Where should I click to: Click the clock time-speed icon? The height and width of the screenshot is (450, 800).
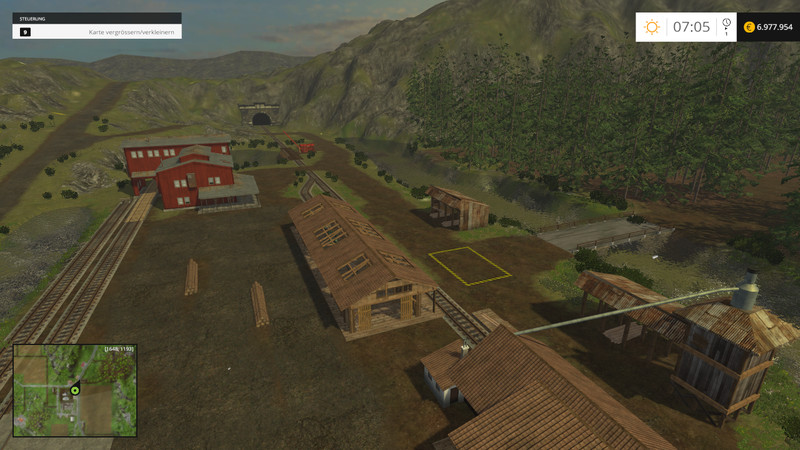coord(726,24)
